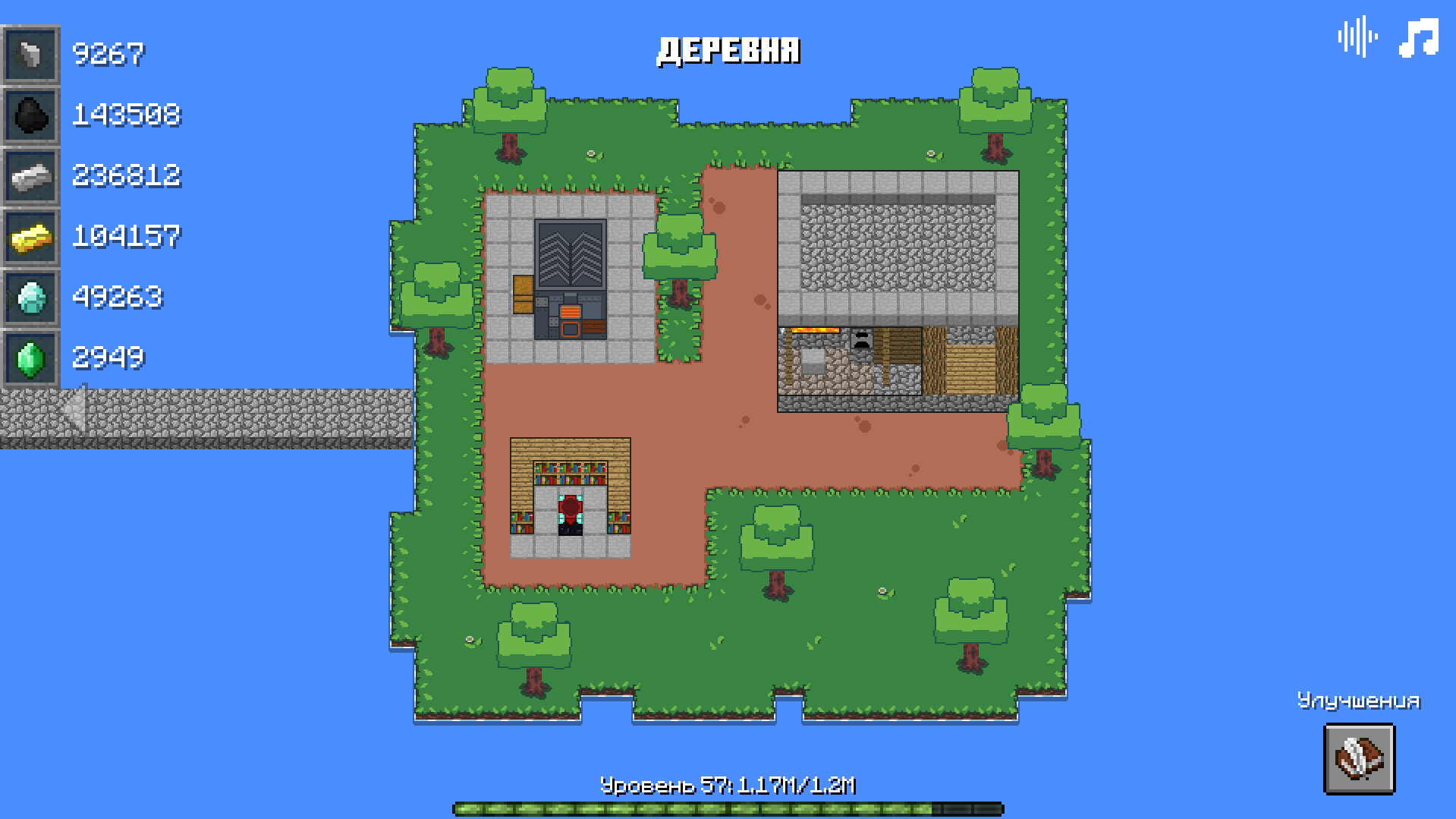Click the iron ingot resource icon

[30, 175]
